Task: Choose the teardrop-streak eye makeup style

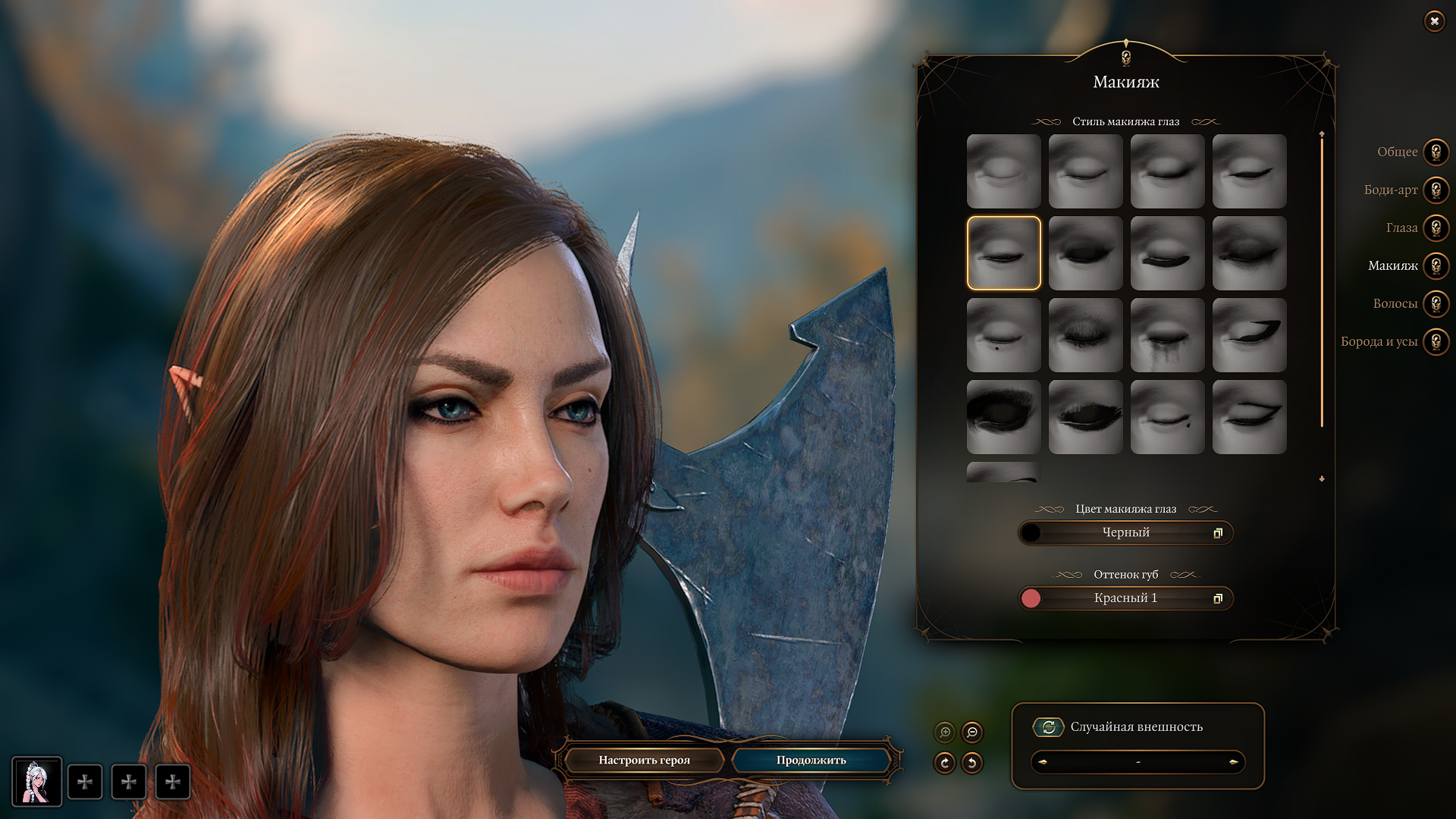Action: coord(1167,335)
